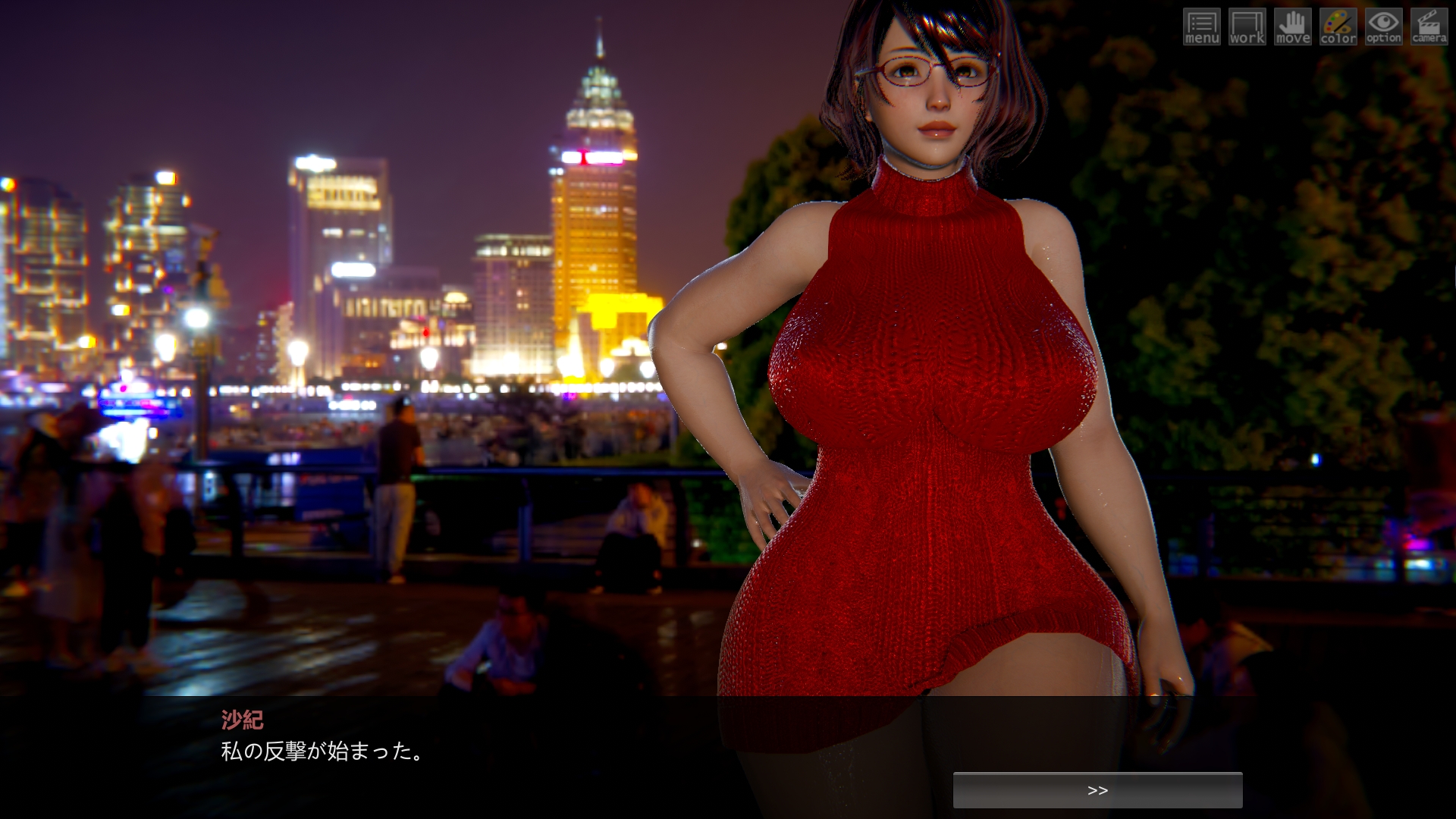Image resolution: width=1456 pixels, height=819 pixels.
Task: Open the color palette tool
Action: coord(1338,27)
